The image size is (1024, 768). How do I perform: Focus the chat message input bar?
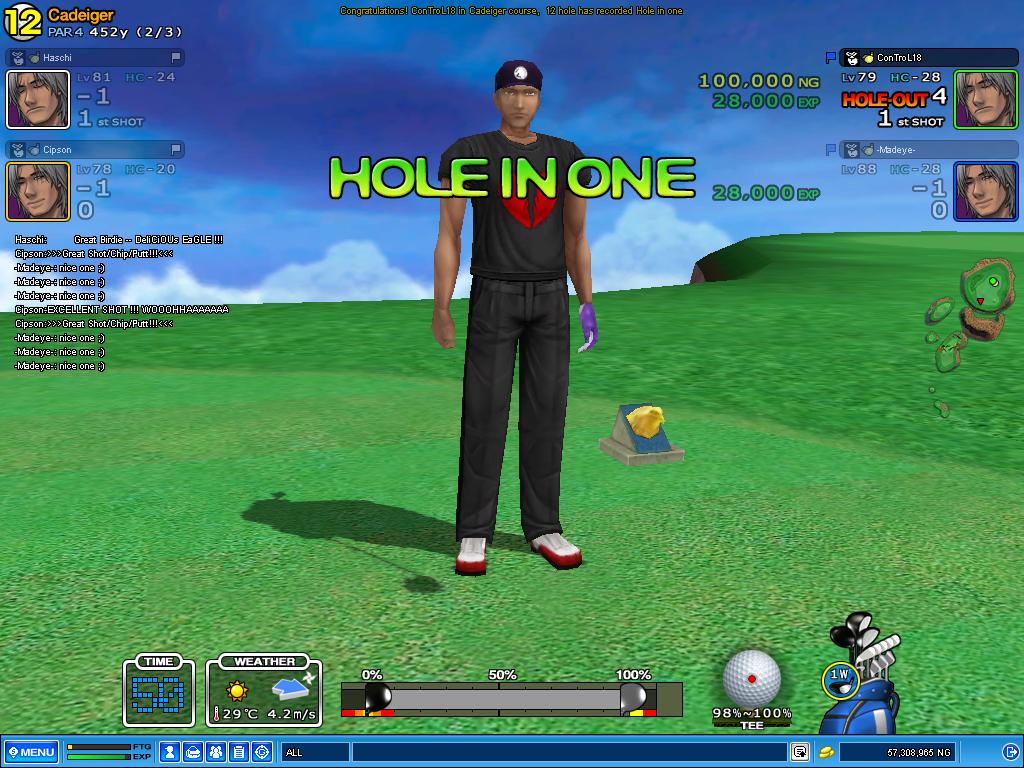pyautogui.click(x=568, y=752)
